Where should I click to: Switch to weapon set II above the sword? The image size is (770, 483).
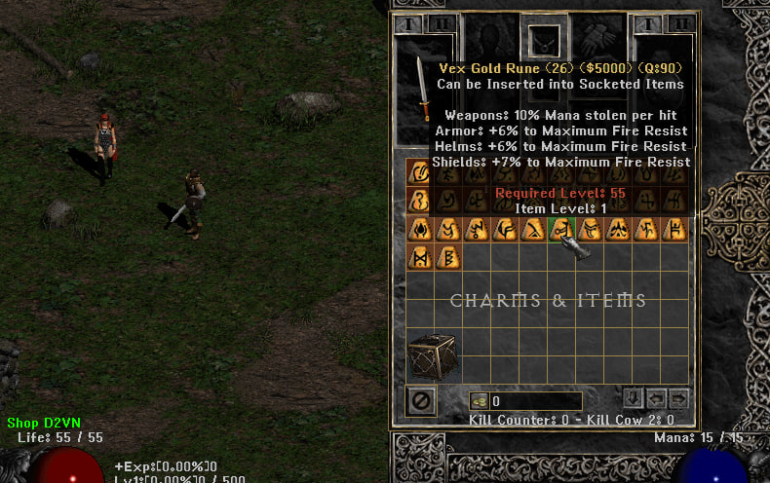pyautogui.click(x=442, y=22)
